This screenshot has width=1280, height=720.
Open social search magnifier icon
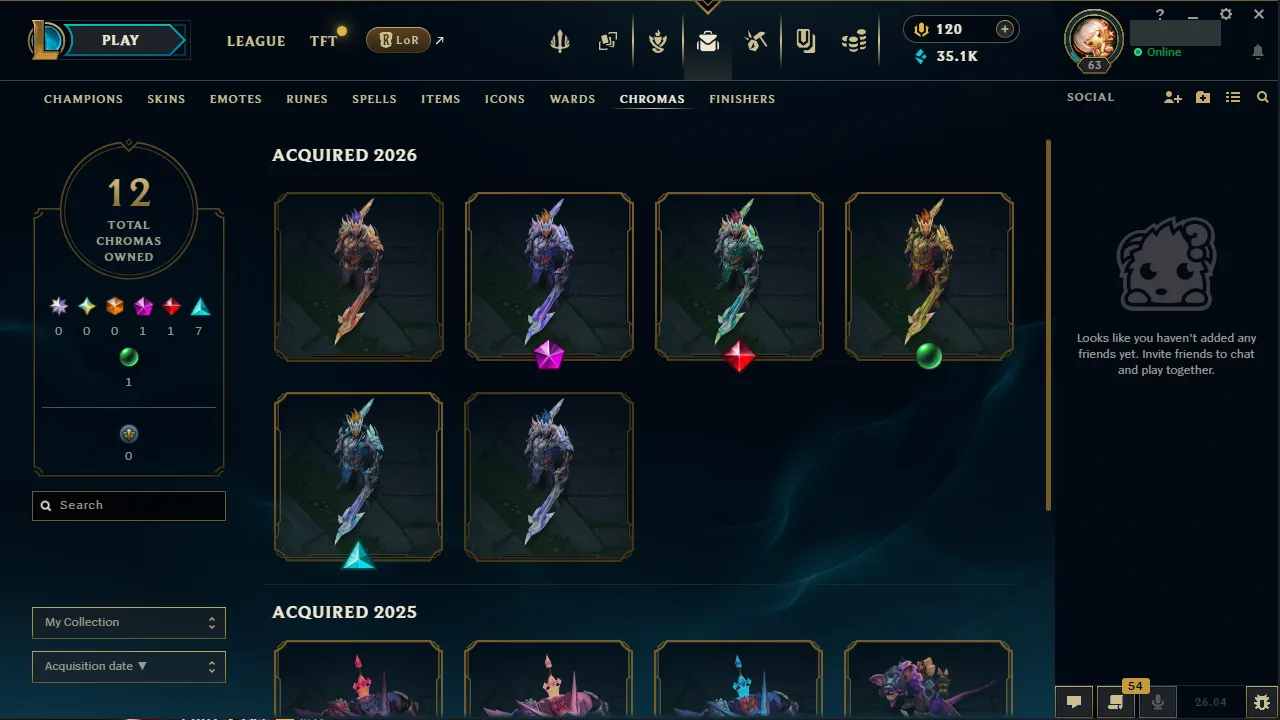(x=1262, y=97)
